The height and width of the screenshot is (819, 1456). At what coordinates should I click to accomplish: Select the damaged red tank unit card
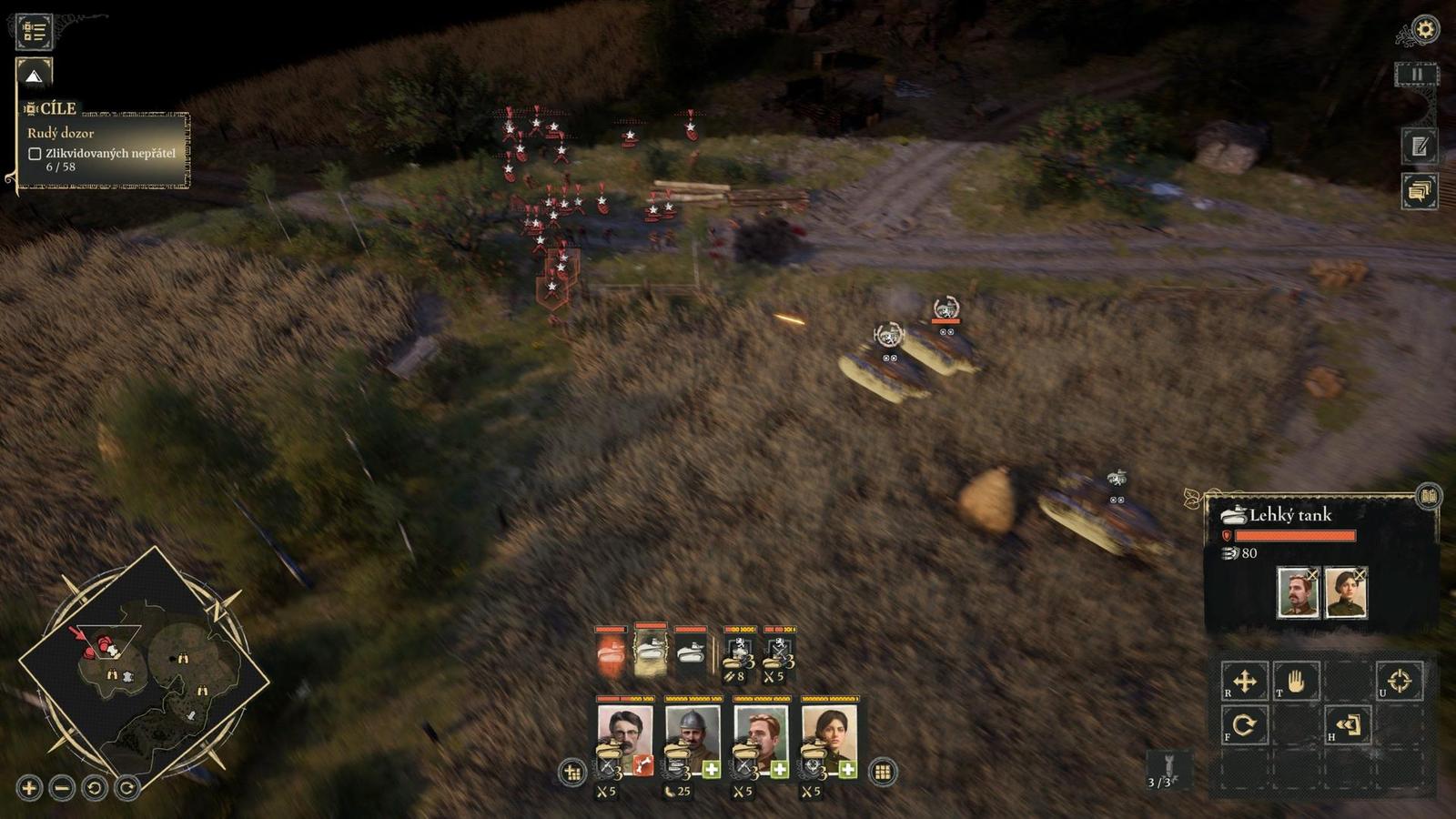pyautogui.click(x=611, y=653)
